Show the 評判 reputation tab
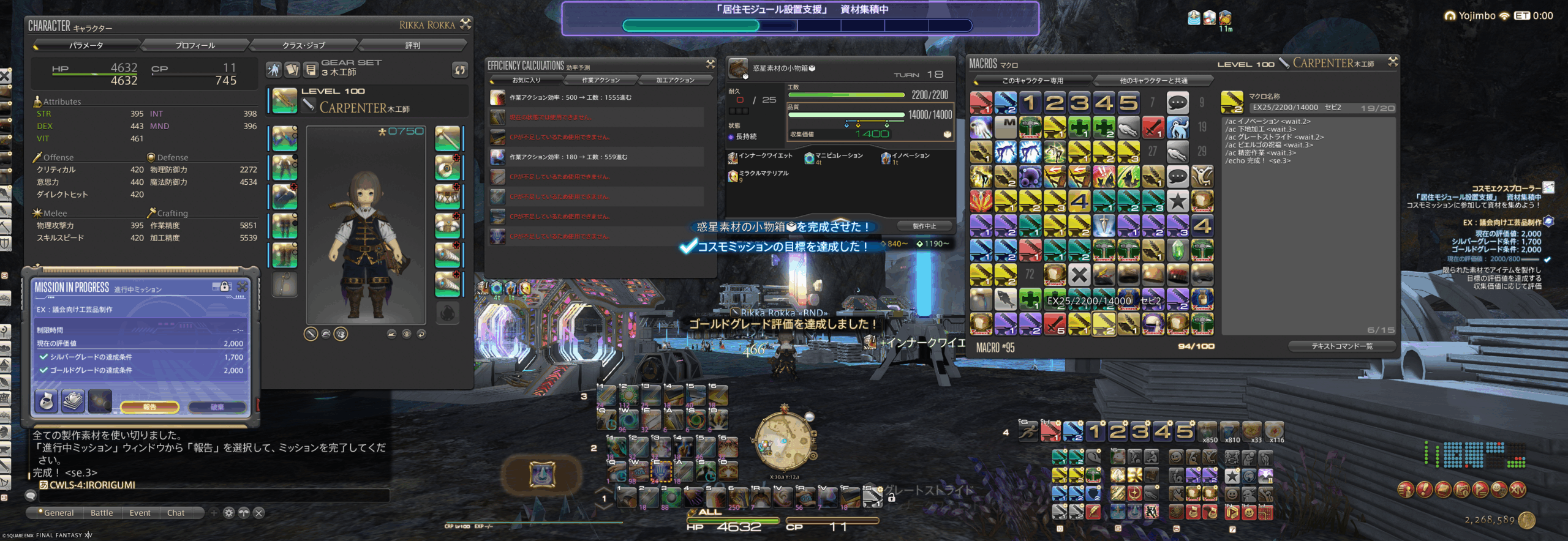Image resolution: width=1568 pixels, height=541 pixels. pos(412,45)
